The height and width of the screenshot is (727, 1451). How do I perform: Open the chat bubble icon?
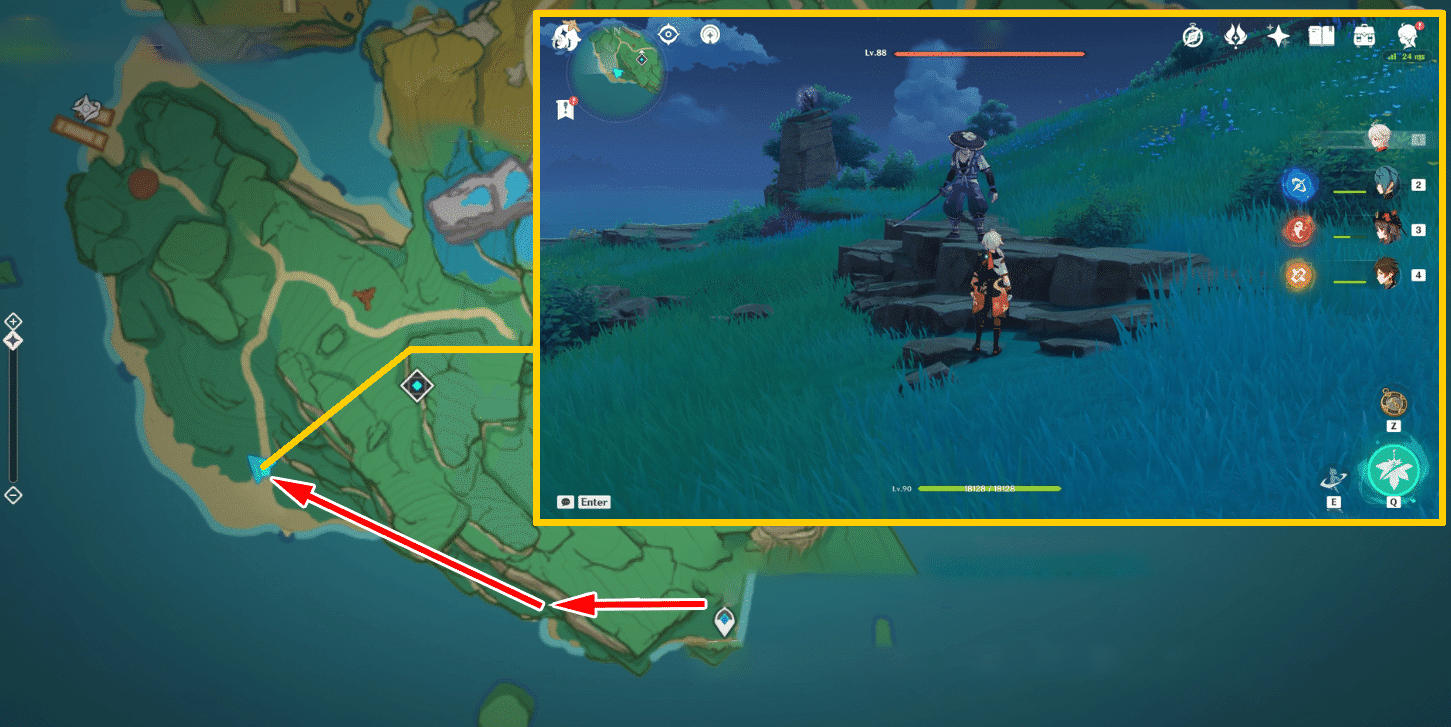[566, 502]
